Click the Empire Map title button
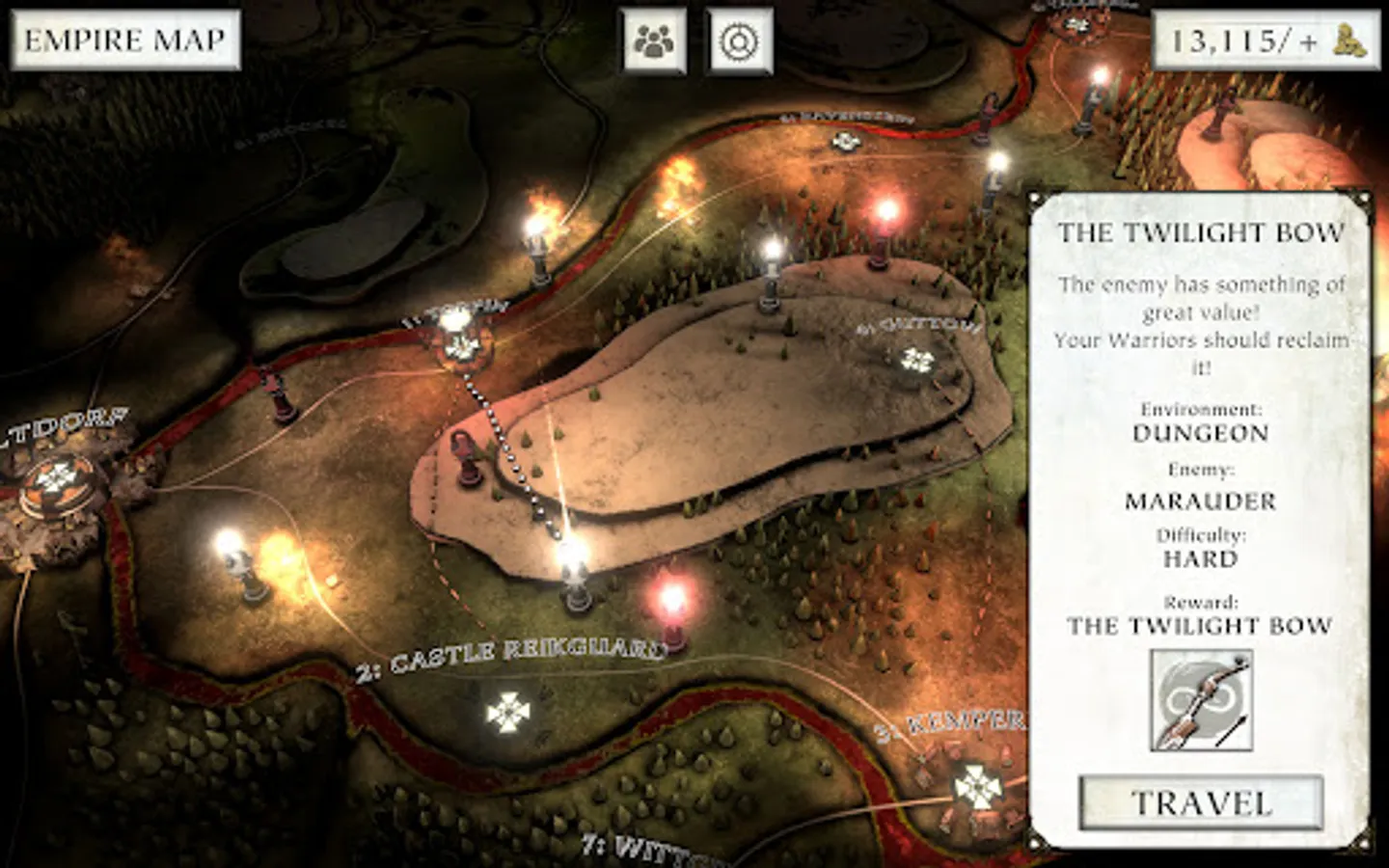 [124, 41]
